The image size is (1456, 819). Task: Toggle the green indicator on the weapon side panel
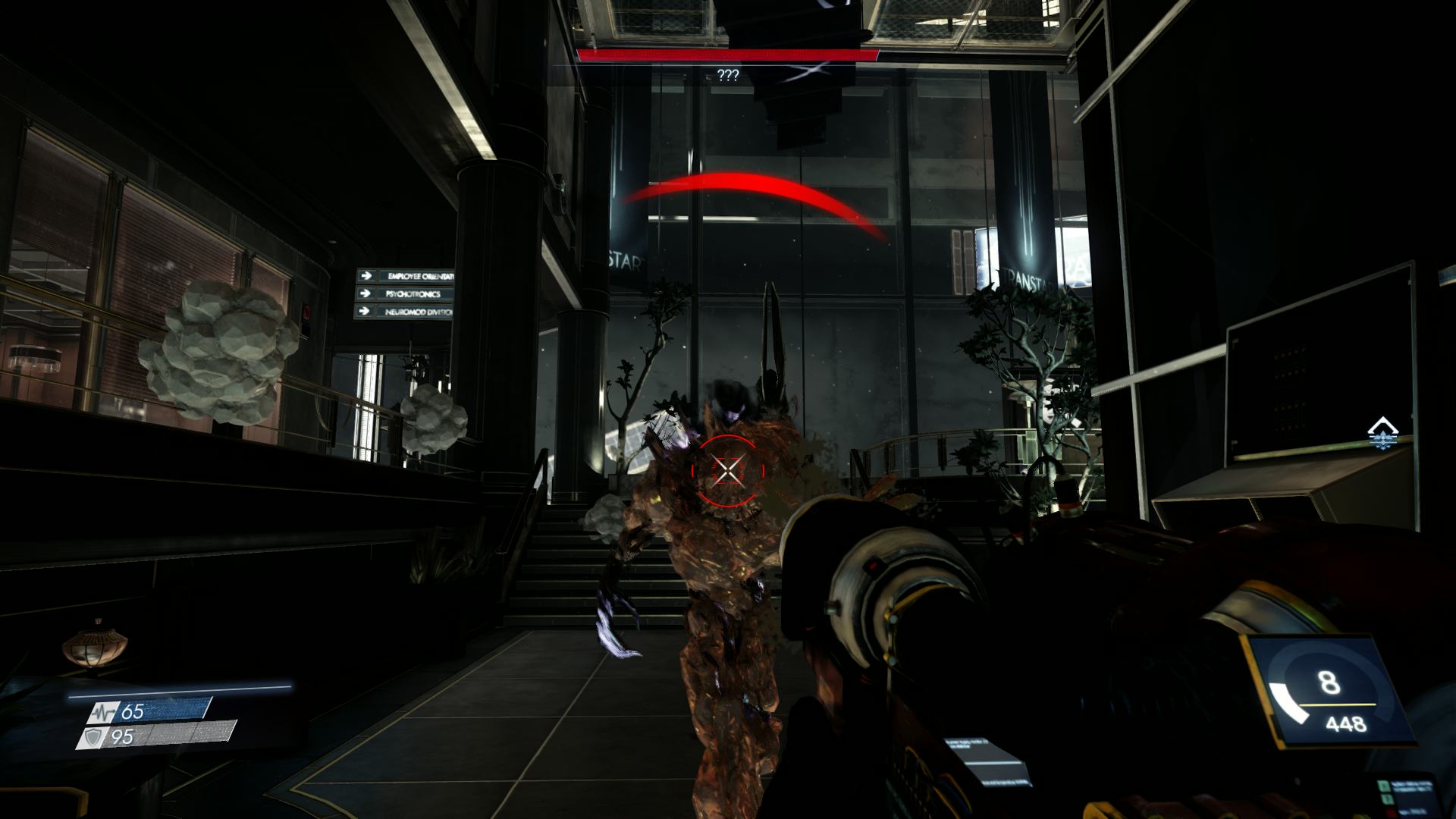1384,785
